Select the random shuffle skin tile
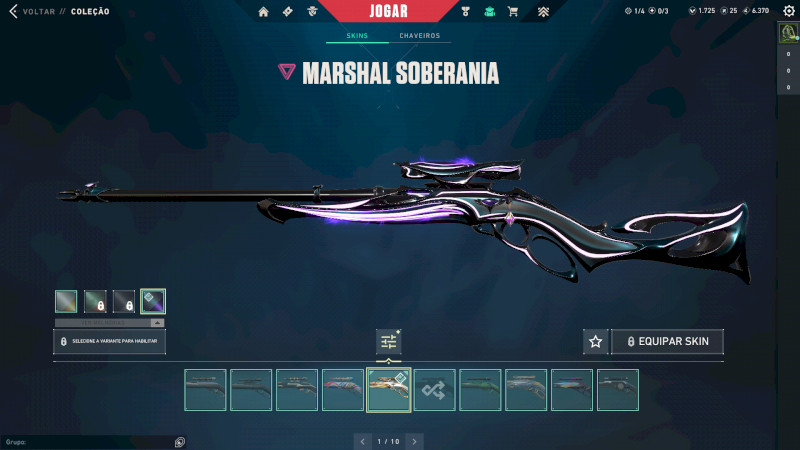The image size is (800, 450). (x=435, y=390)
